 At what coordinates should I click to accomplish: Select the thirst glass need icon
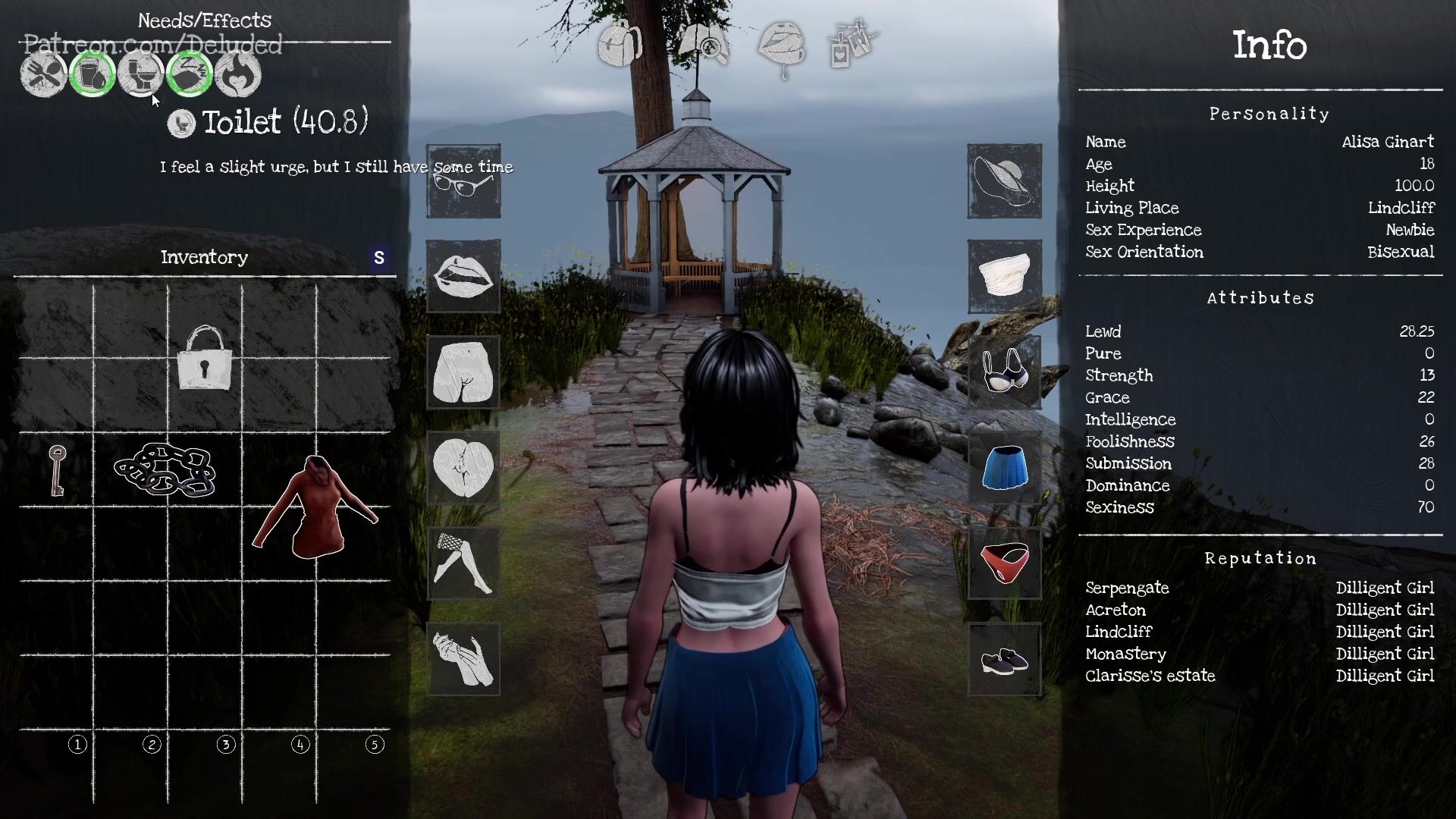92,74
